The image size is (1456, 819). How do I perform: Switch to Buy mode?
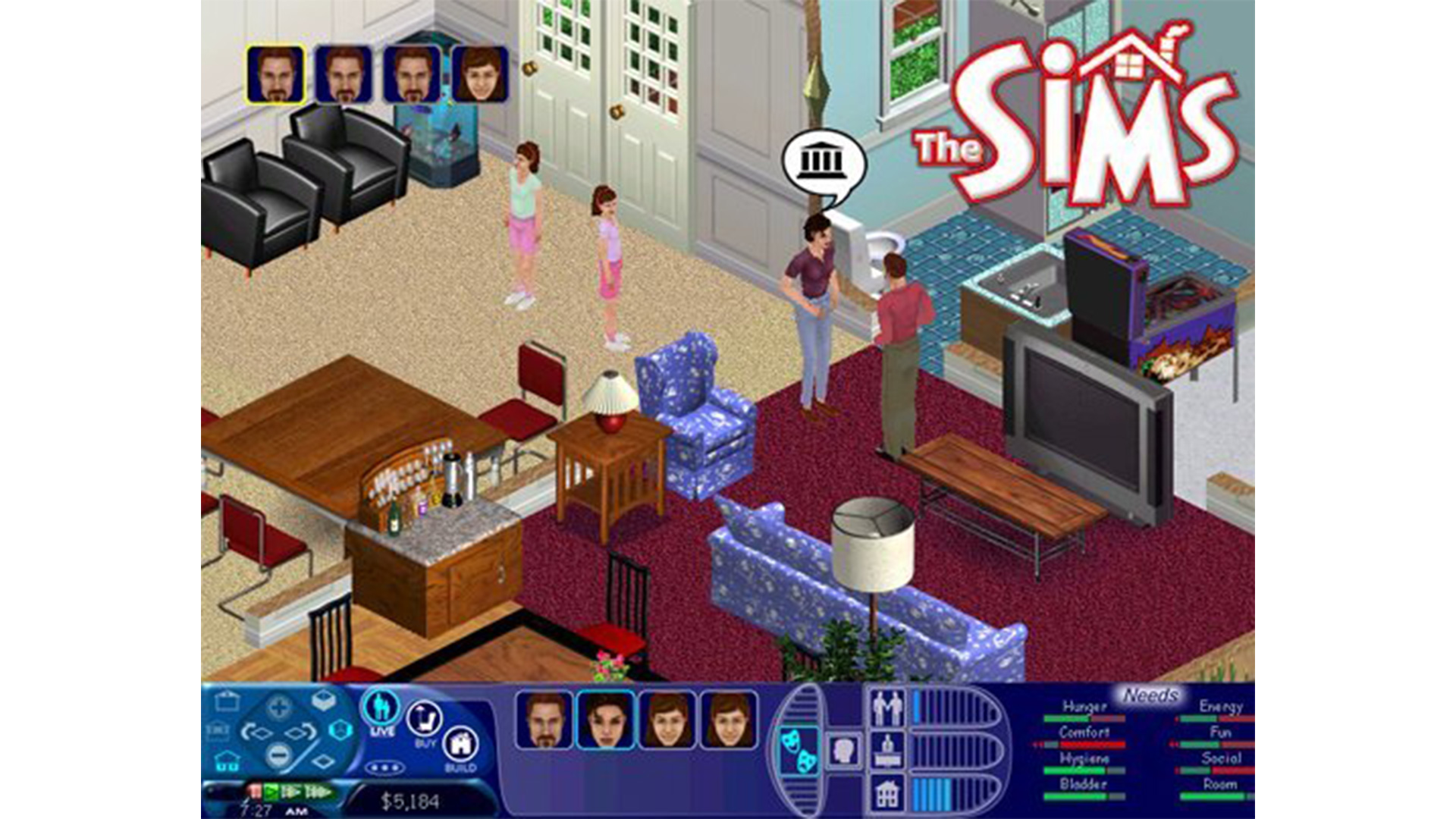424,717
